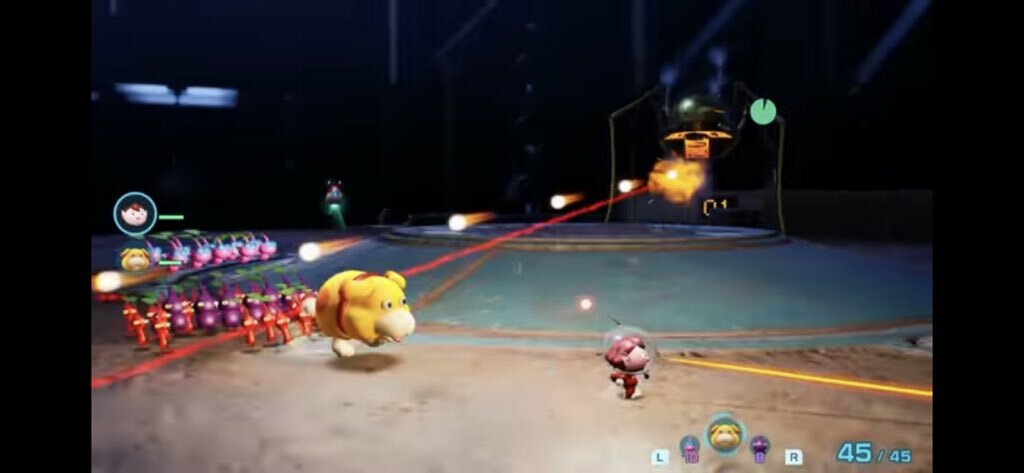Switch to the purple Pikmin type
This screenshot has height=473, width=1024.
tap(760, 446)
